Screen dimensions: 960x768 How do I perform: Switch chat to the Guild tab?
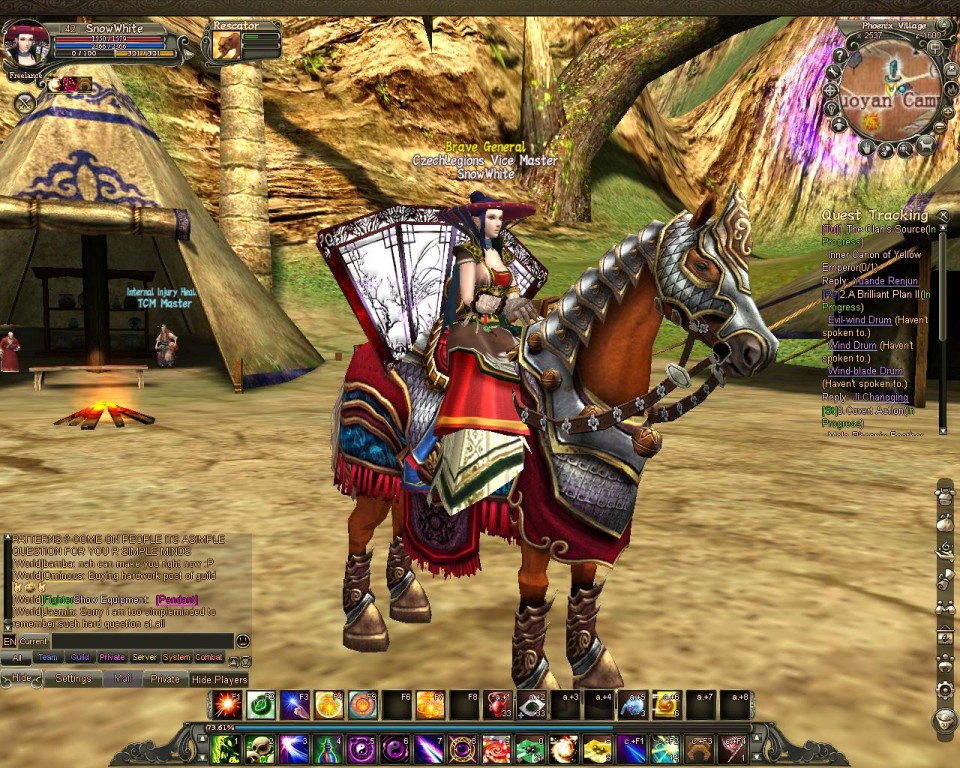click(x=80, y=657)
